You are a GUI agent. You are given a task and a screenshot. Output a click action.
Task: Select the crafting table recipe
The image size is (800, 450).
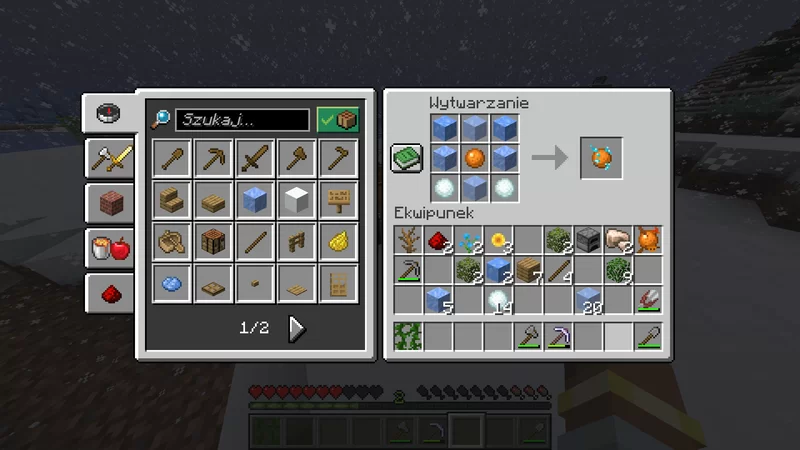pos(214,241)
